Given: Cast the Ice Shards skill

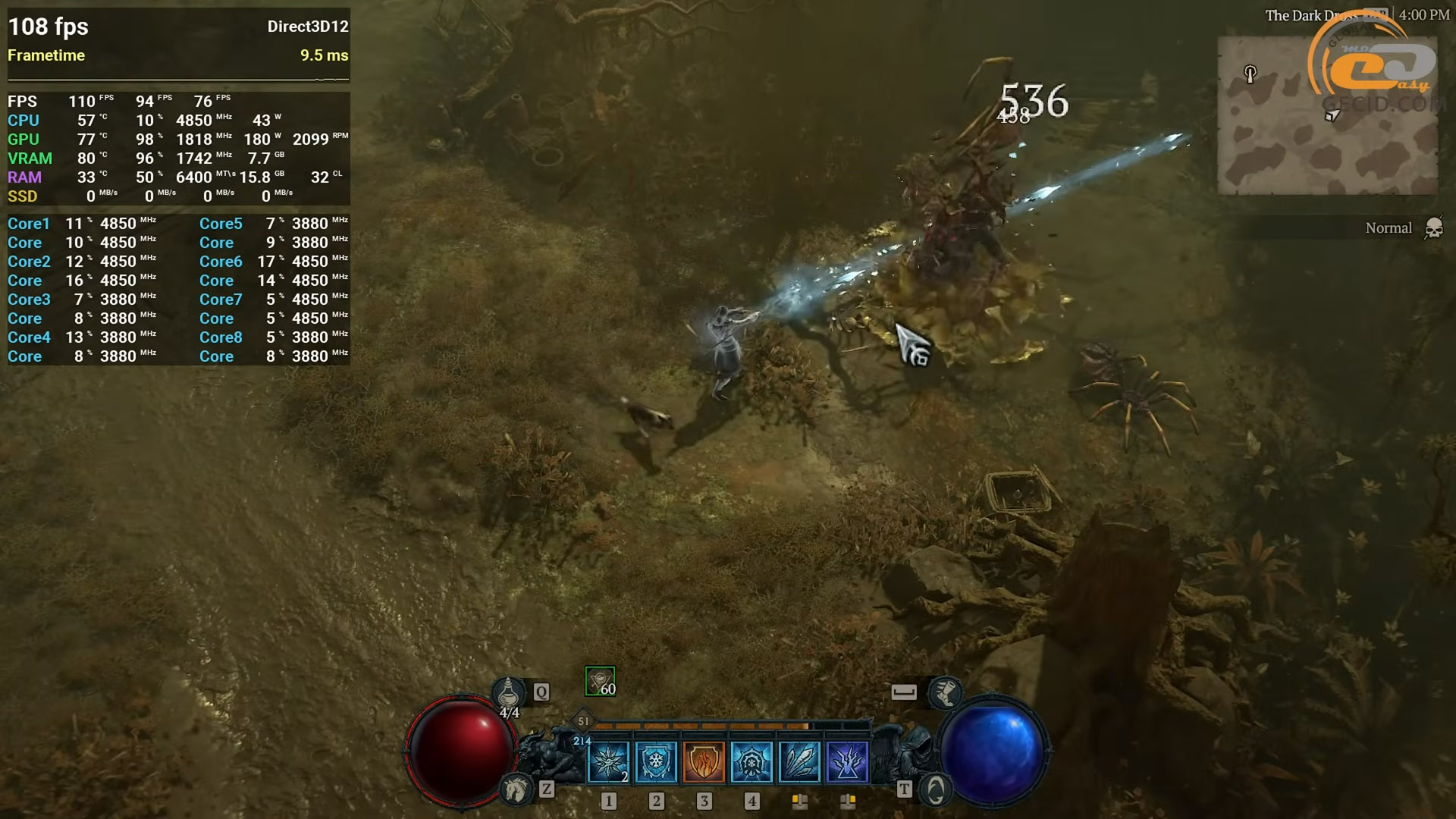Looking at the screenshot, I should click(x=799, y=761).
